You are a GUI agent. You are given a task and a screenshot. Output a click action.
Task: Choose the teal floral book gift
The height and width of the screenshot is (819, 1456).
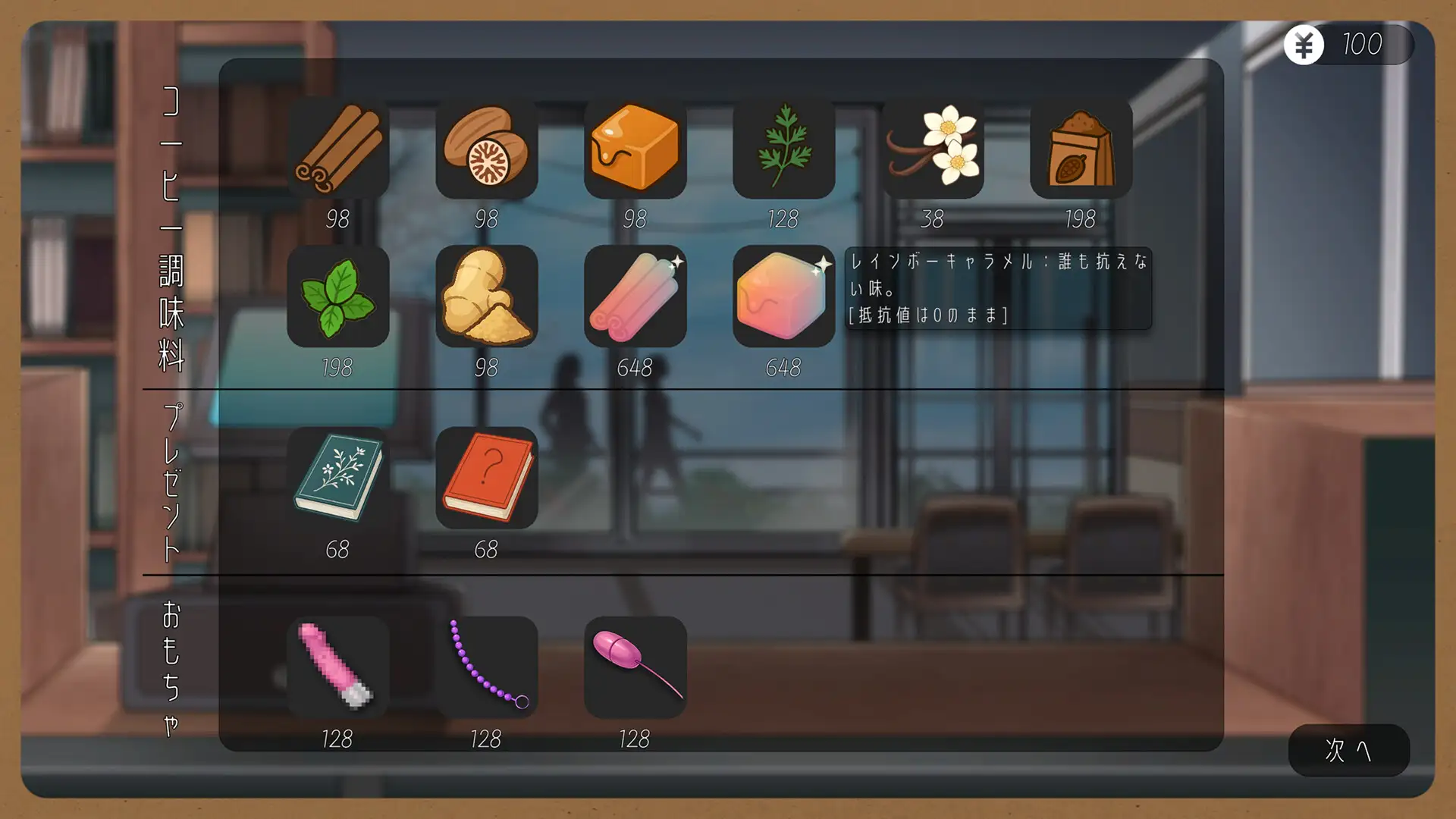tap(339, 478)
